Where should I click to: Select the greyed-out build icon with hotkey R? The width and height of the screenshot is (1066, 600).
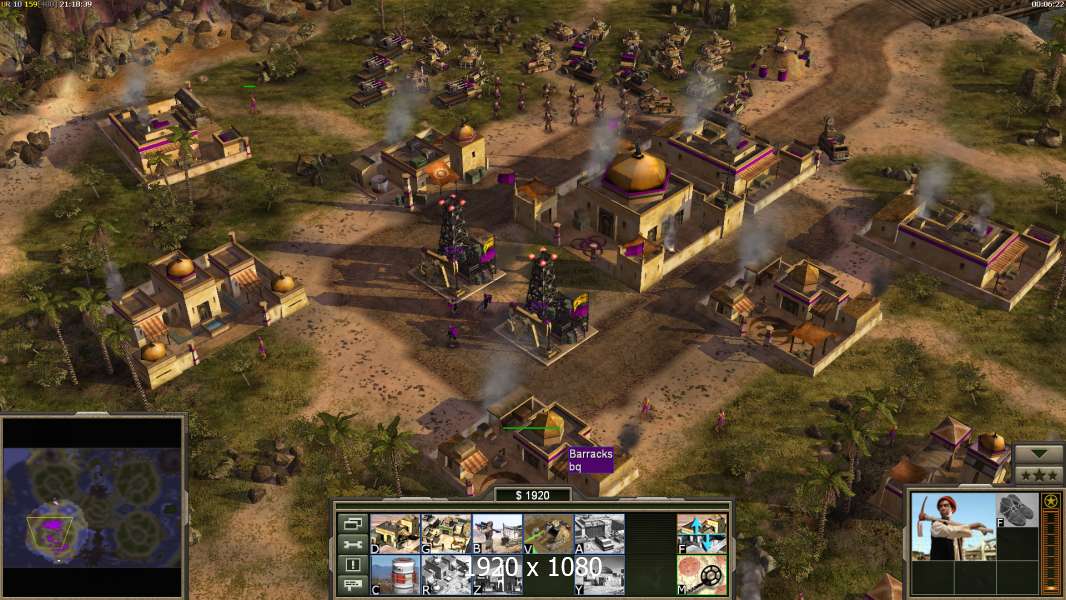tap(445, 574)
